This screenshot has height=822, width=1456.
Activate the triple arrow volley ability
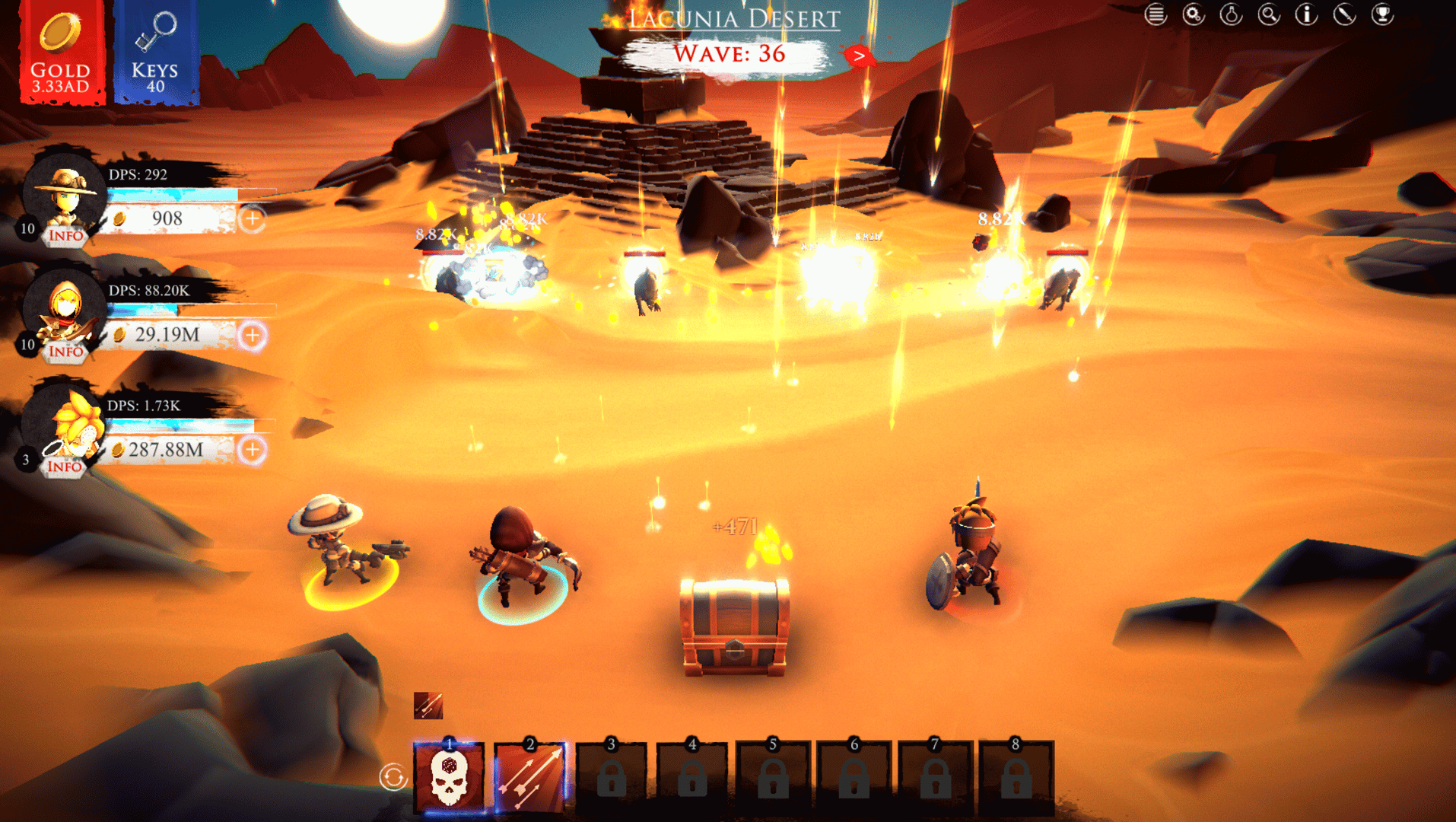[x=529, y=778]
